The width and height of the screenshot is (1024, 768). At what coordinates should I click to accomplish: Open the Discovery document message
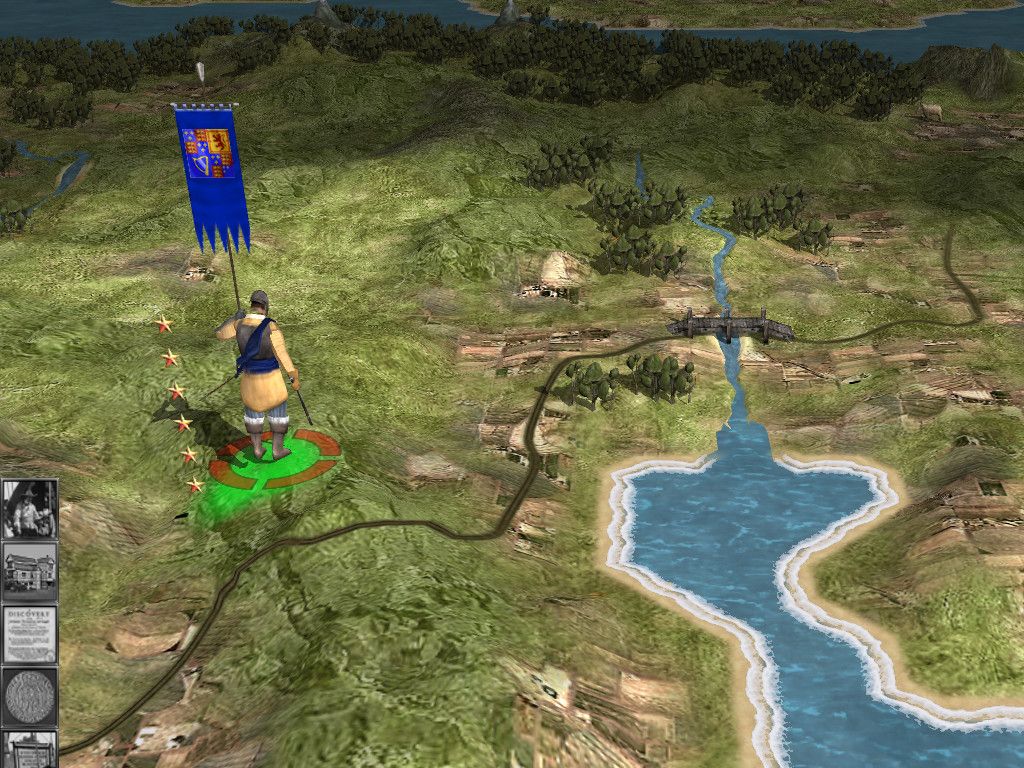[29, 634]
